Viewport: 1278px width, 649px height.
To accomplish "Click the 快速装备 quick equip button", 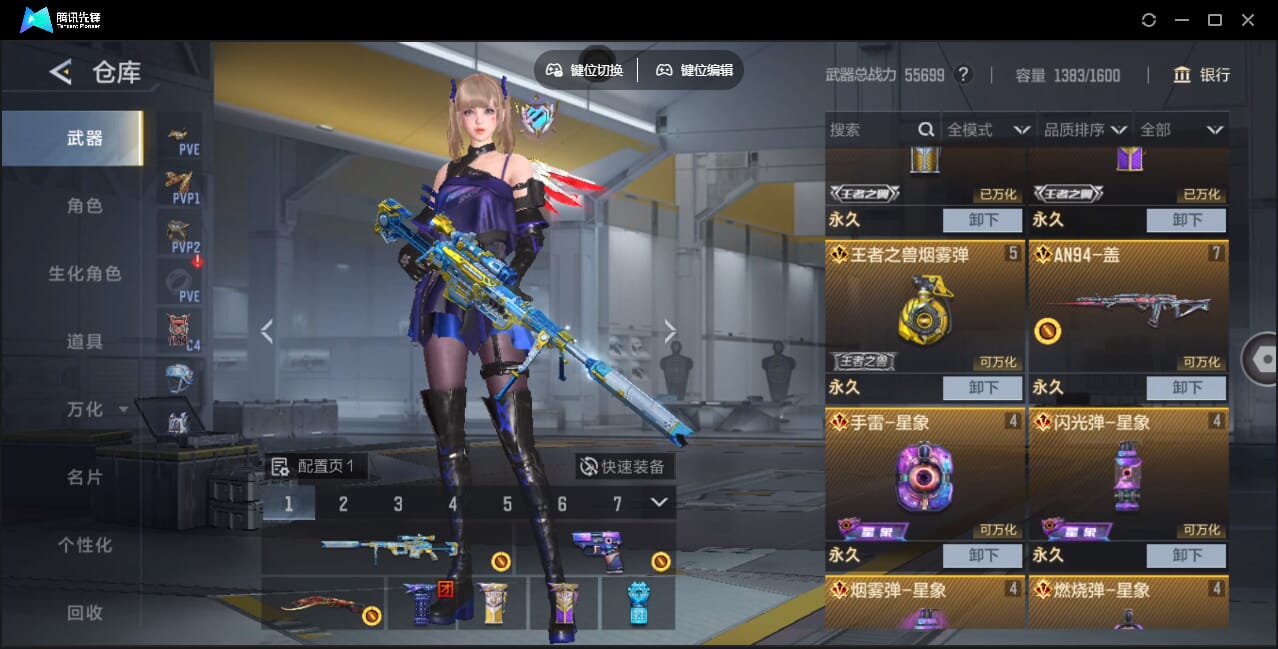I will 625,467.
